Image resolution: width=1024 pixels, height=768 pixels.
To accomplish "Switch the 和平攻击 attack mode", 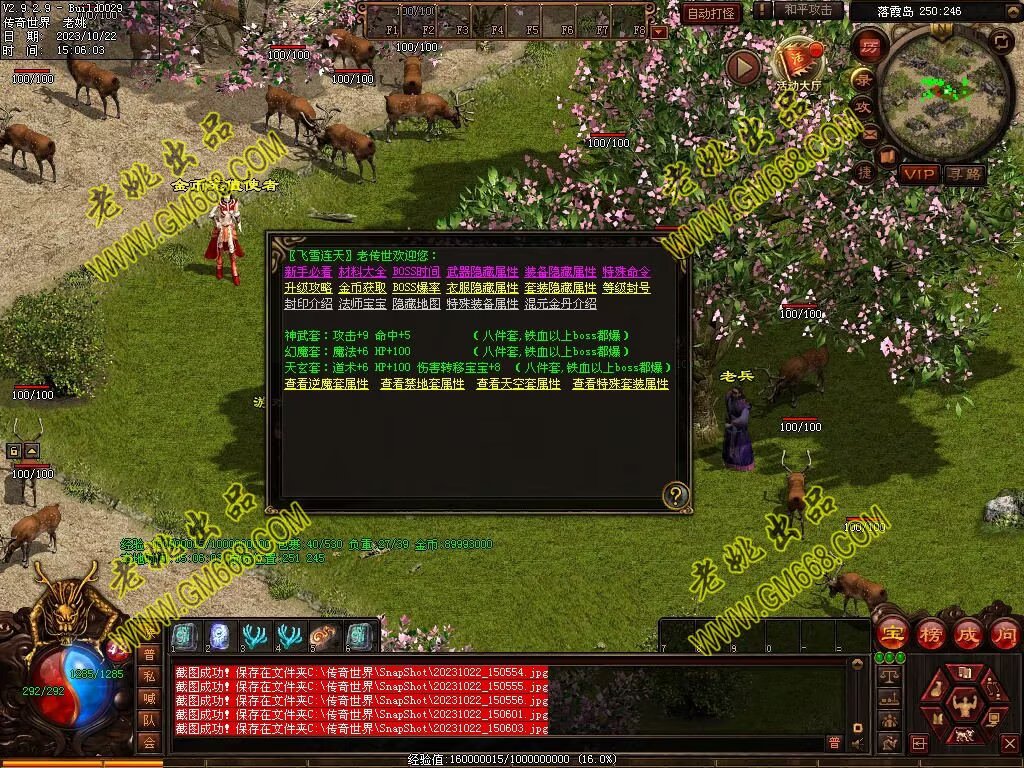I will point(808,10).
